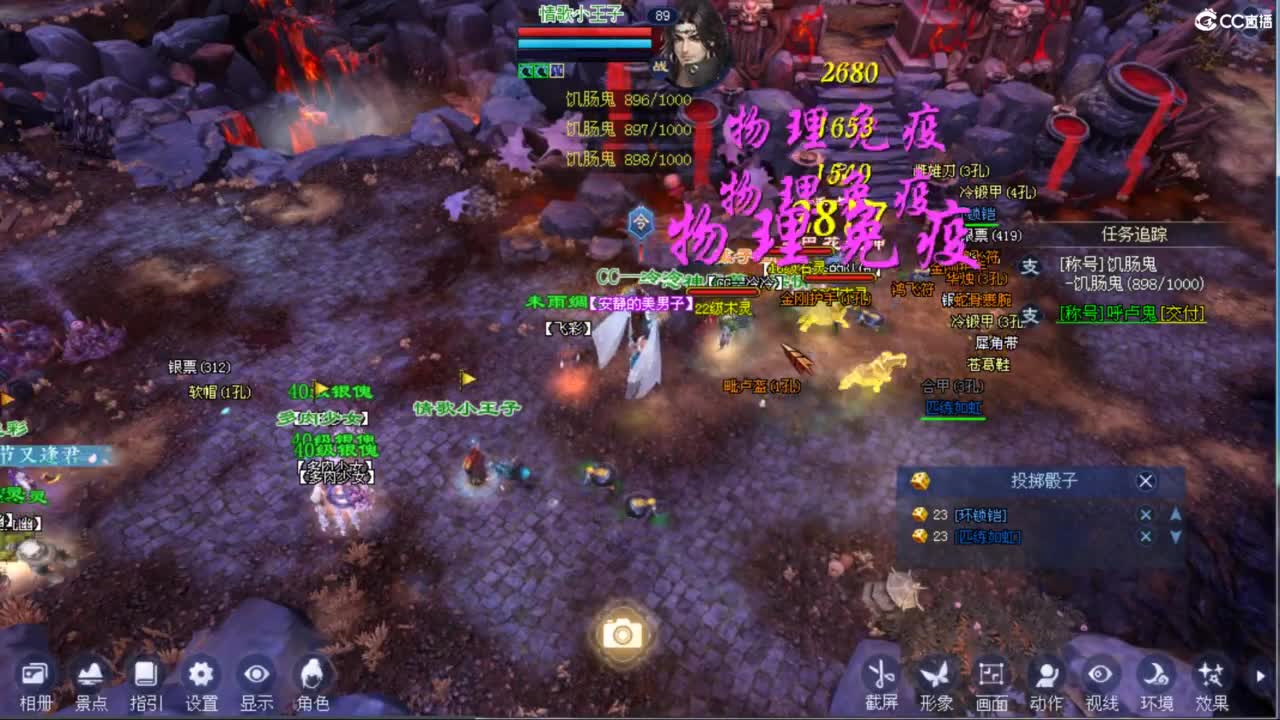Open the 设置 settings gear icon
The width and height of the screenshot is (1280, 720).
(200, 675)
